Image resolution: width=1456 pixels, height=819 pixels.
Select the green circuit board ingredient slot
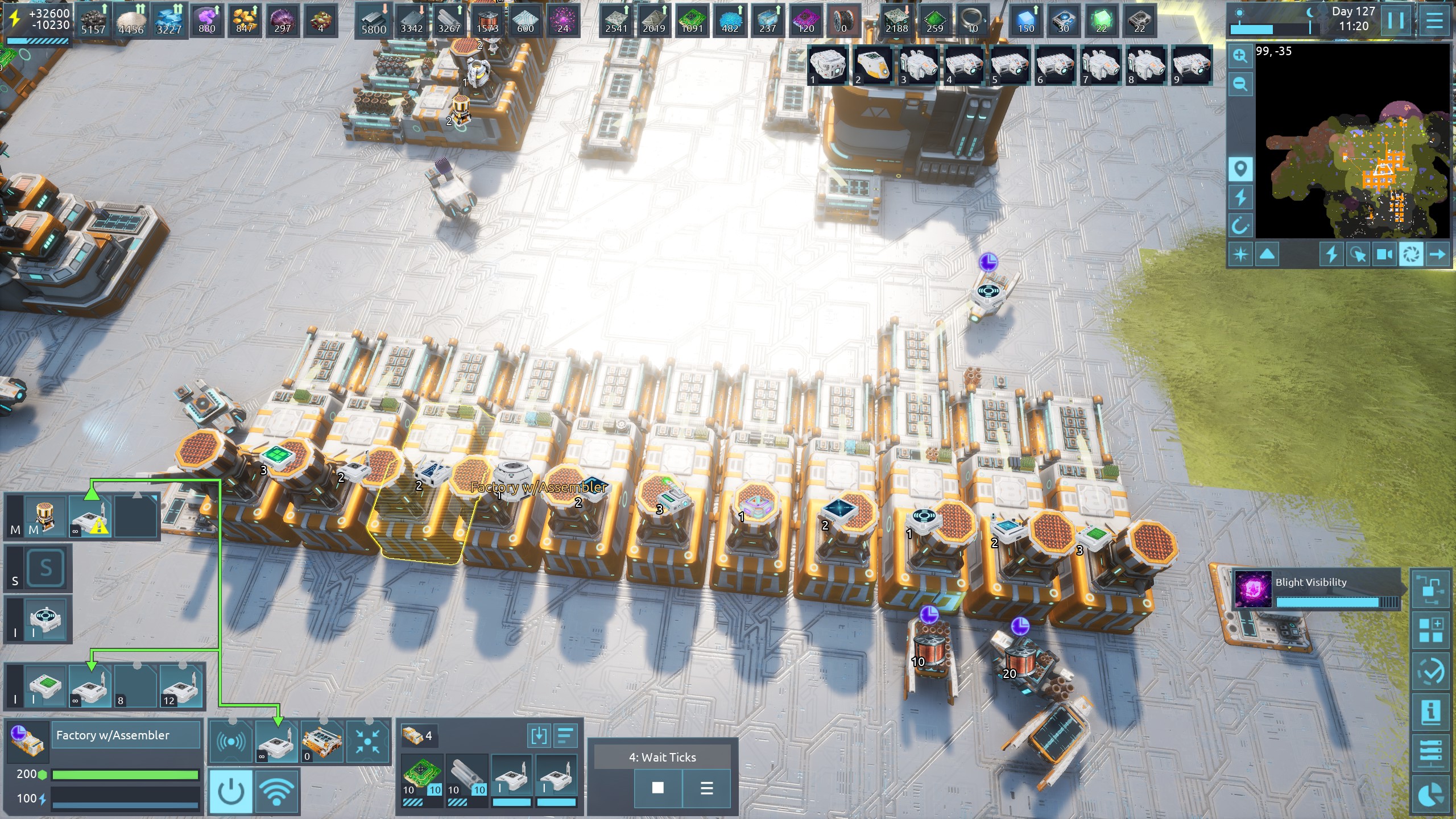[422, 775]
